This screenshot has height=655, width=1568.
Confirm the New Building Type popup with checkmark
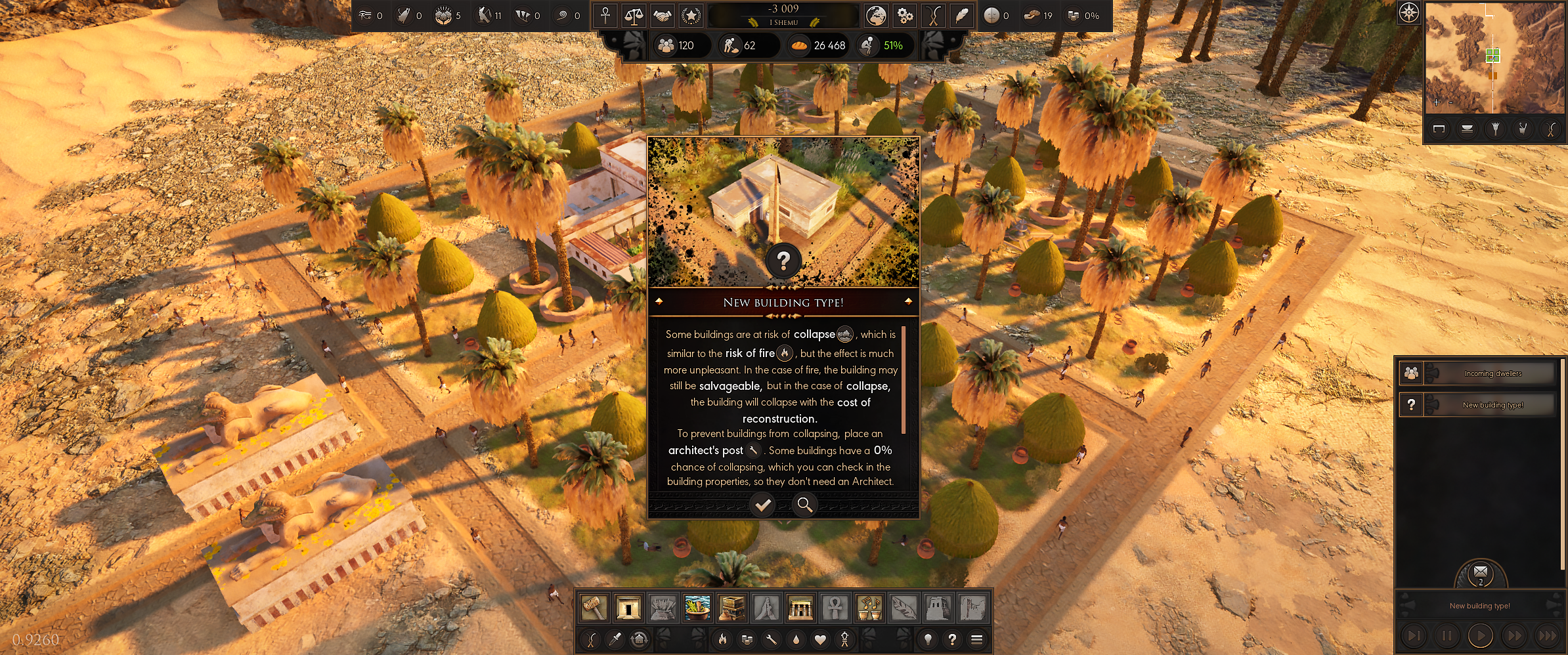(762, 505)
